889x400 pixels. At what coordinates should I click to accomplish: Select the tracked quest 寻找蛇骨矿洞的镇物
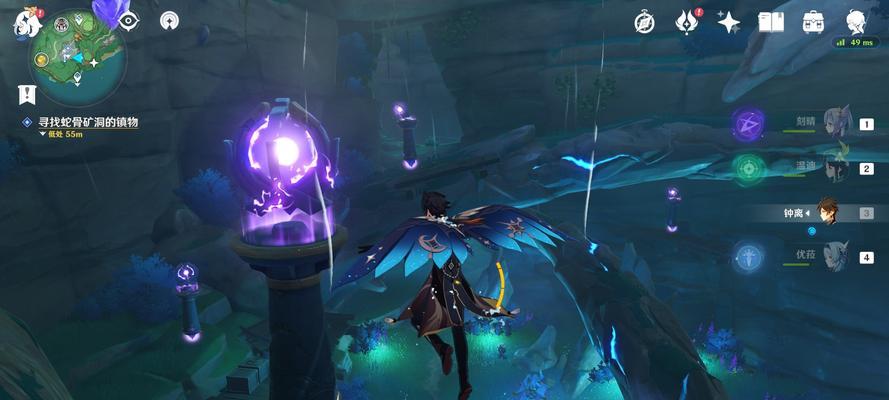click(x=88, y=122)
